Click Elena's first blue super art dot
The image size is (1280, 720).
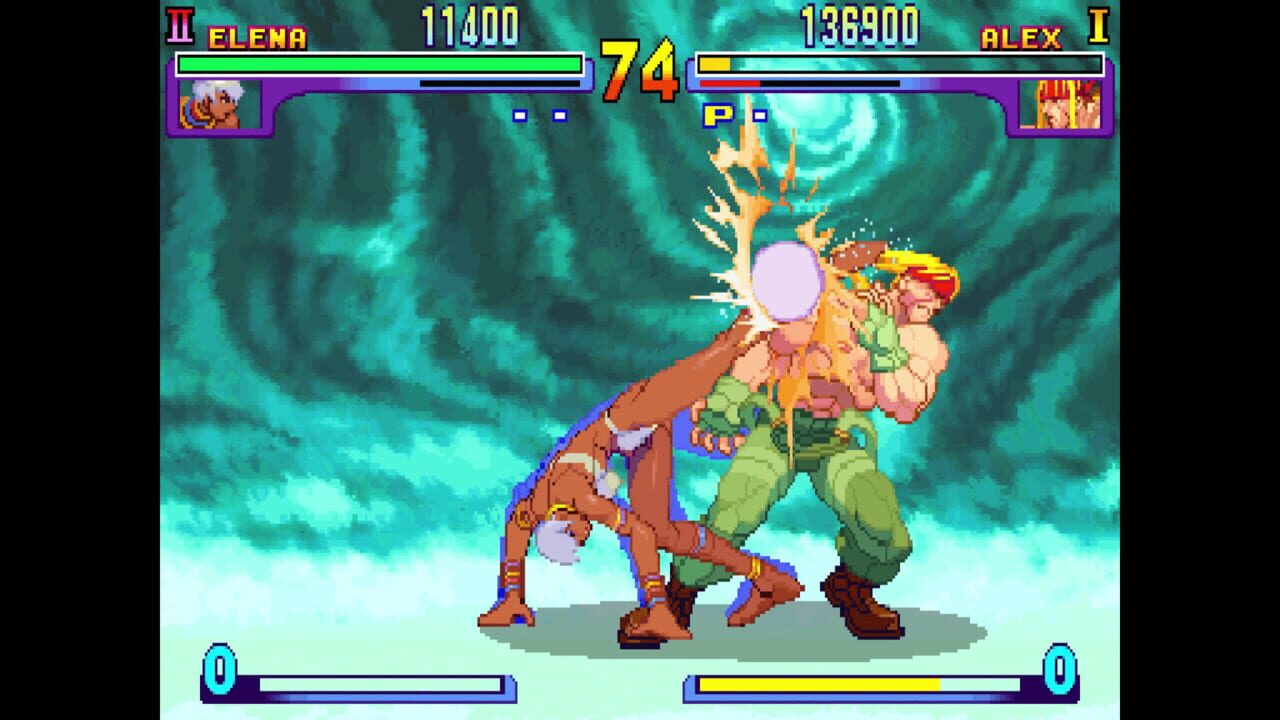pos(518,114)
